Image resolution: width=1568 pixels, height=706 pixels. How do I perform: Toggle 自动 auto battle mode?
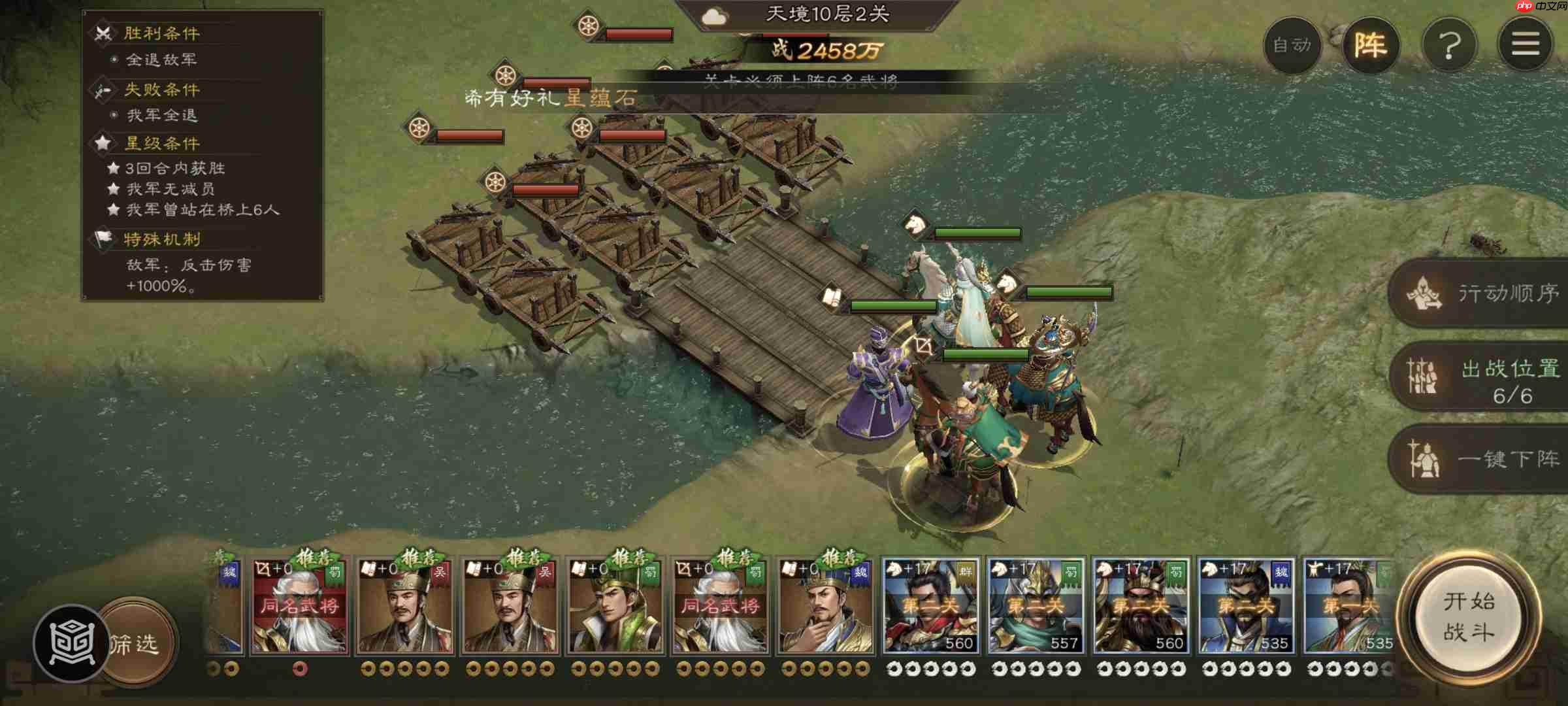tap(1293, 46)
